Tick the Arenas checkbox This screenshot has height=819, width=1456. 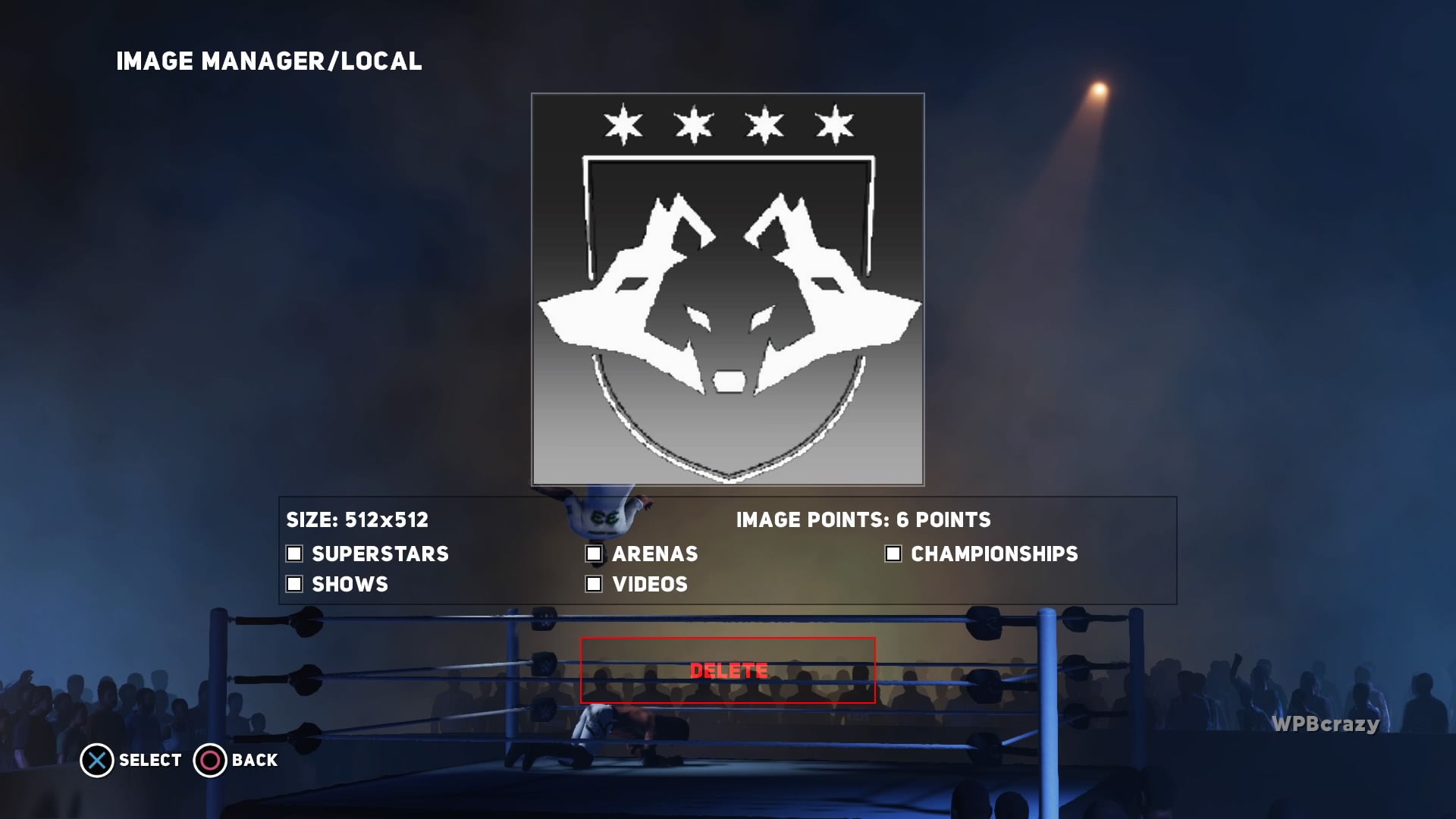594,554
